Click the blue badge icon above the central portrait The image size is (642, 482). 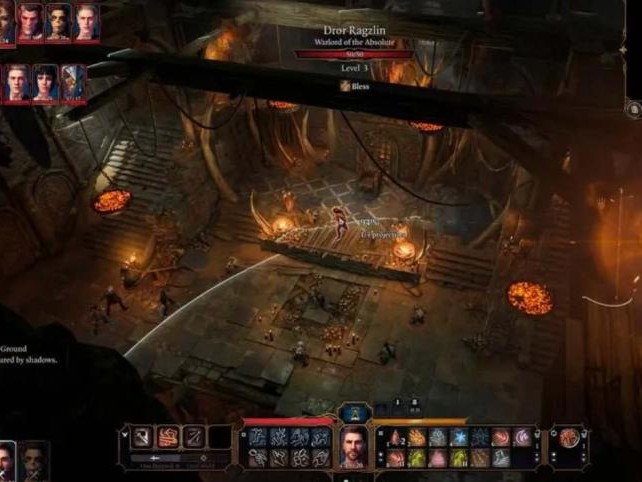pos(354,413)
